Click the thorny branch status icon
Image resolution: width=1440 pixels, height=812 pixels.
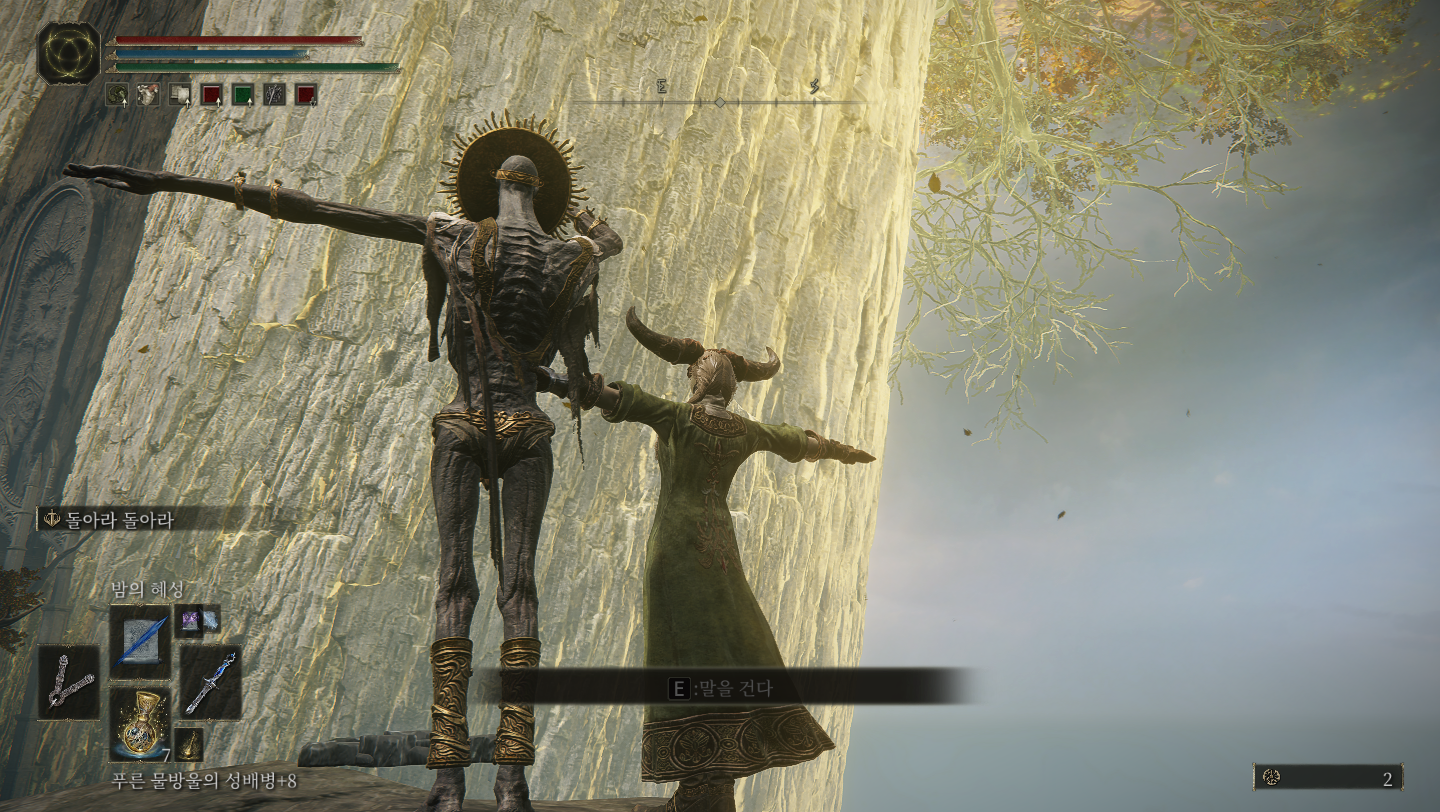click(274, 94)
